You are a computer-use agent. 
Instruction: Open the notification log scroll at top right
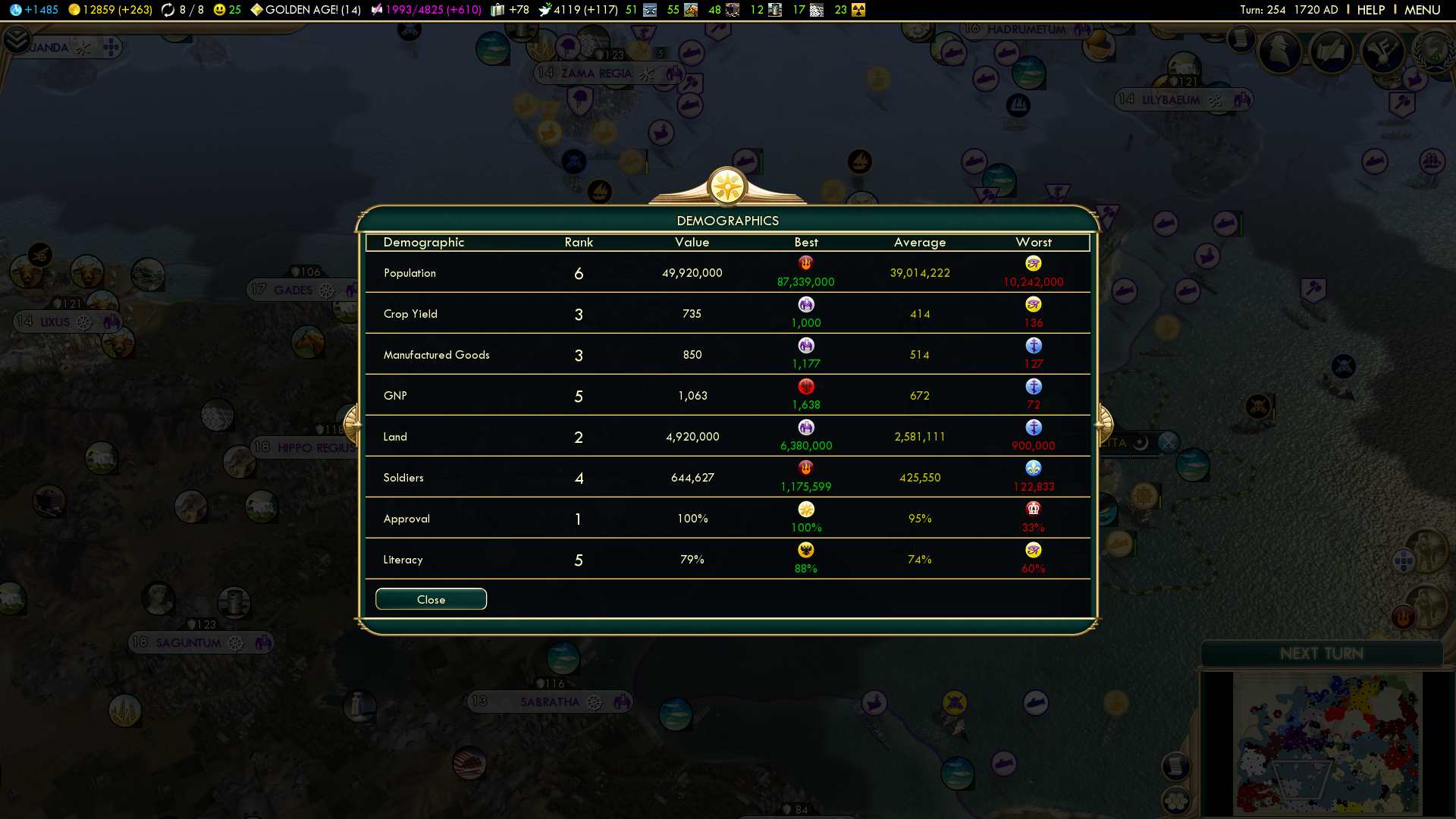point(1241,38)
